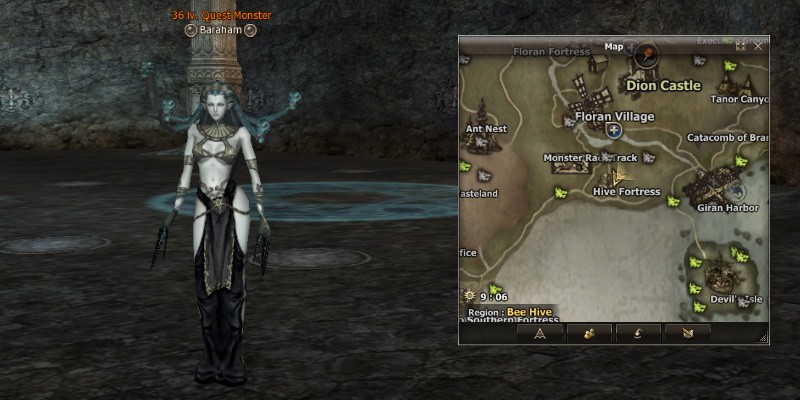The image size is (800, 400).
Task: Click the fourth button on the map's bottom bar
Action: [686, 333]
